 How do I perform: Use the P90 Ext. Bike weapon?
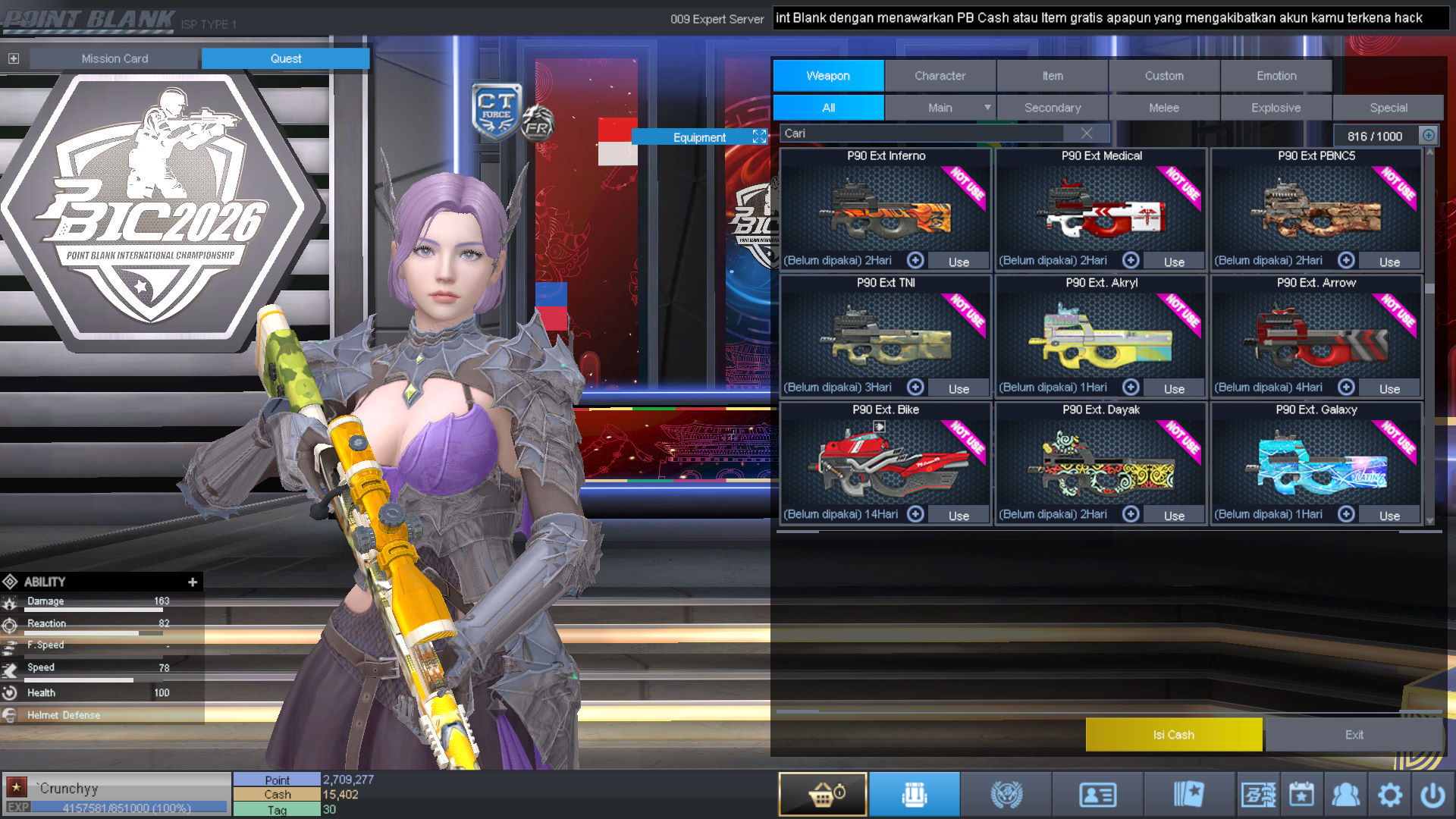(959, 516)
